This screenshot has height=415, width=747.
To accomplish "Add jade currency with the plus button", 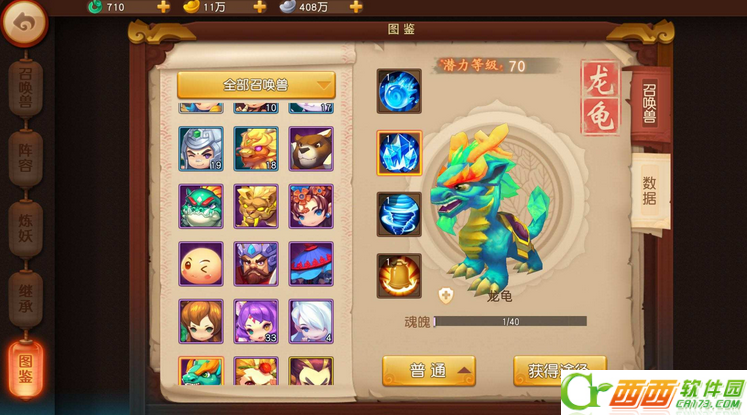I will tap(164, 7).
